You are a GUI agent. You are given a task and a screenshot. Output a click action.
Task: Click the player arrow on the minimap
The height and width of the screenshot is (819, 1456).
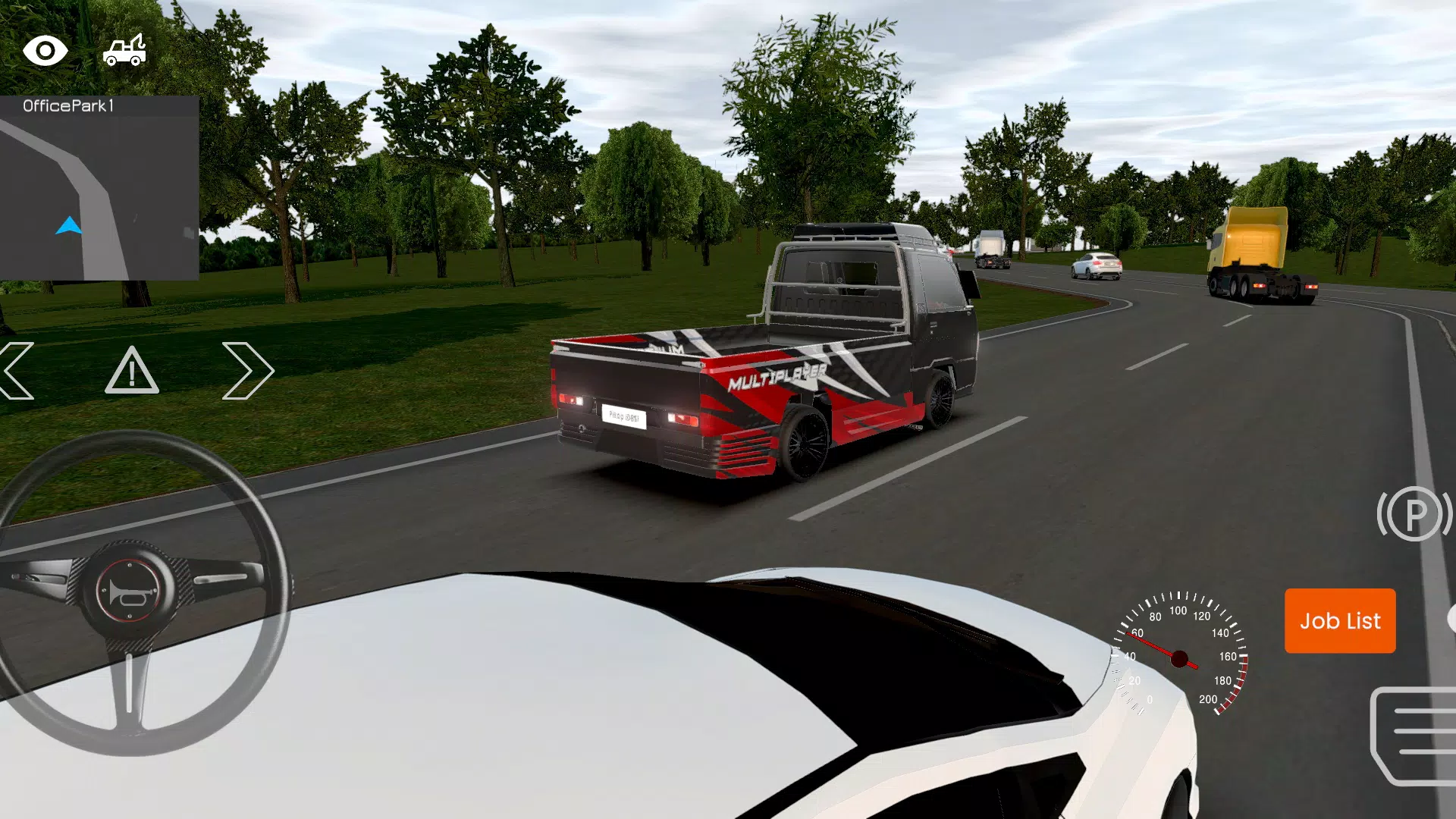(x=68, y=224)
